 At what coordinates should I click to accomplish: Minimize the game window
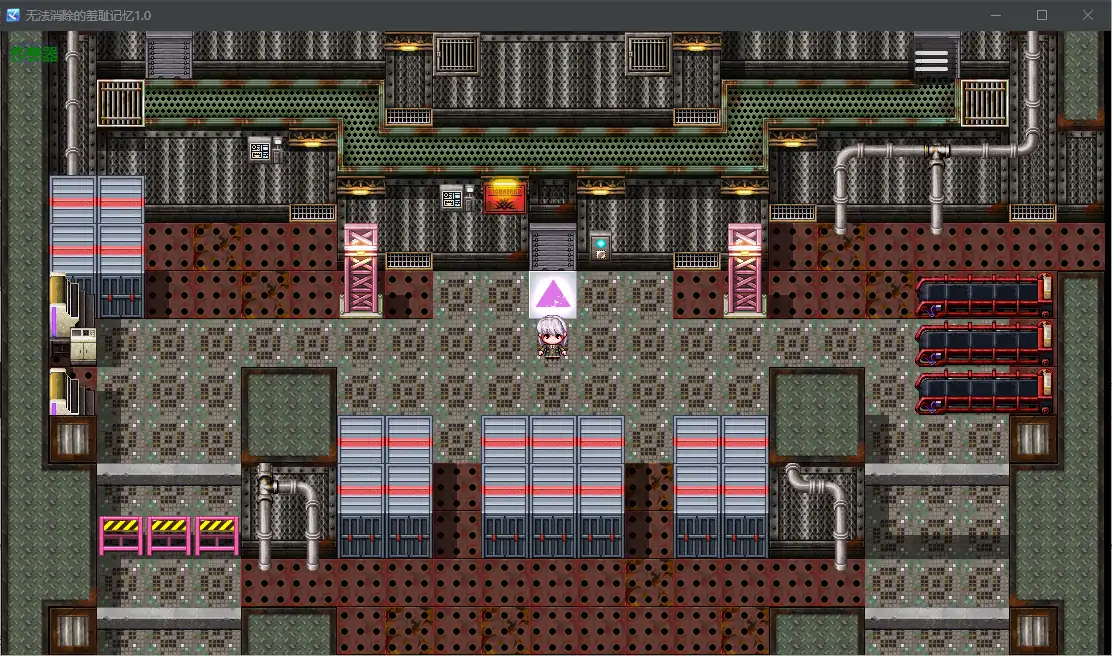tap(996, 15)
